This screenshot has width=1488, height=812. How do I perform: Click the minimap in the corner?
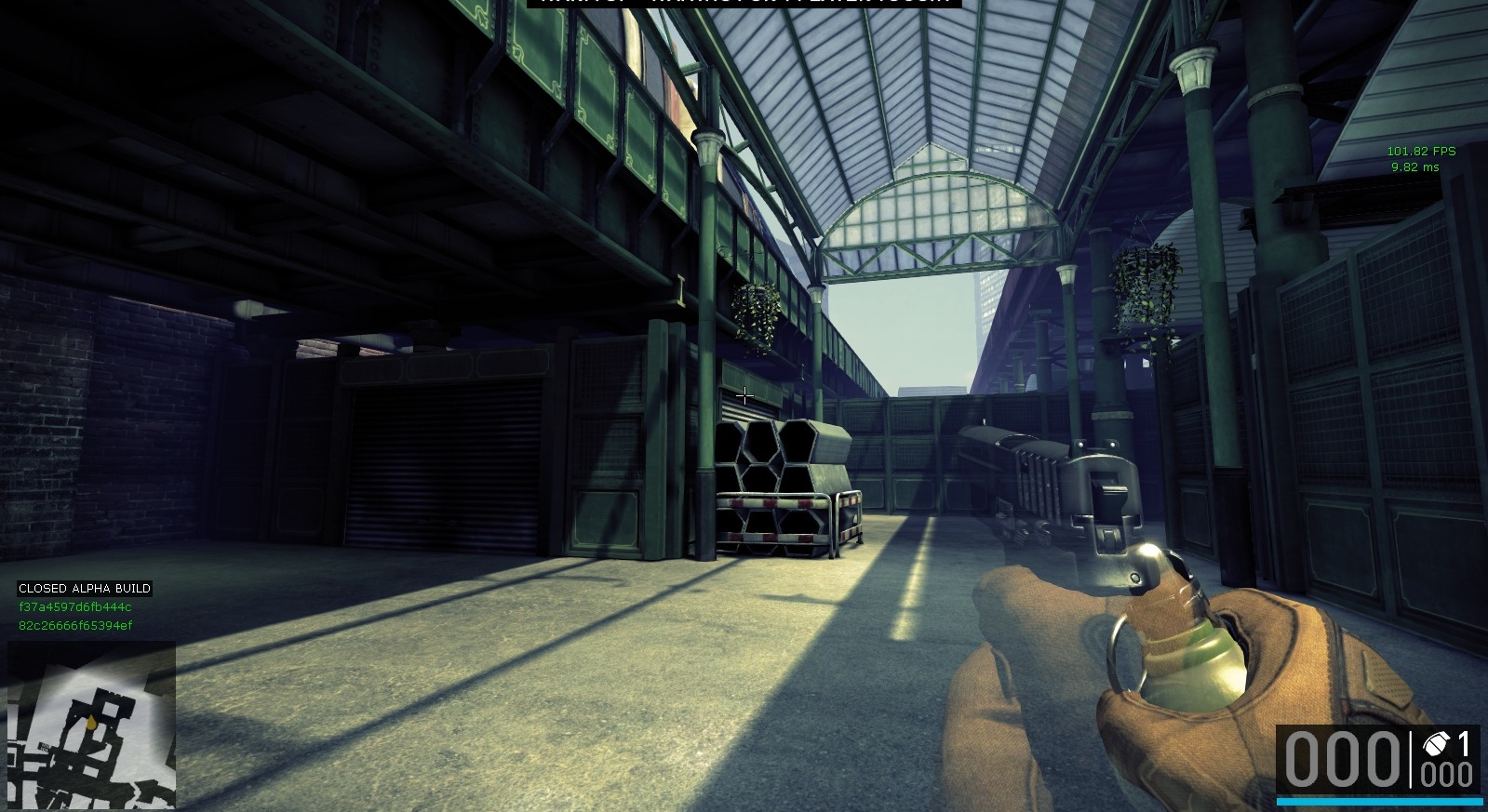[x=91, y=725]
